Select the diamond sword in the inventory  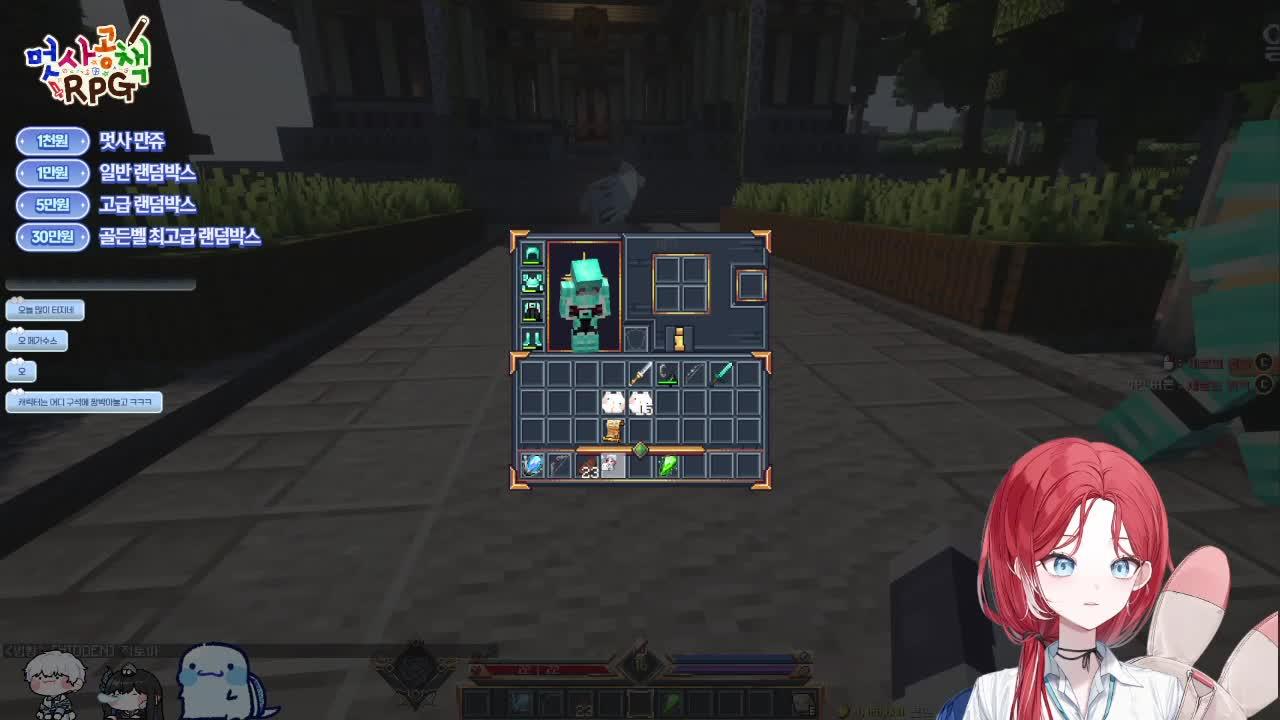(723, 373)
